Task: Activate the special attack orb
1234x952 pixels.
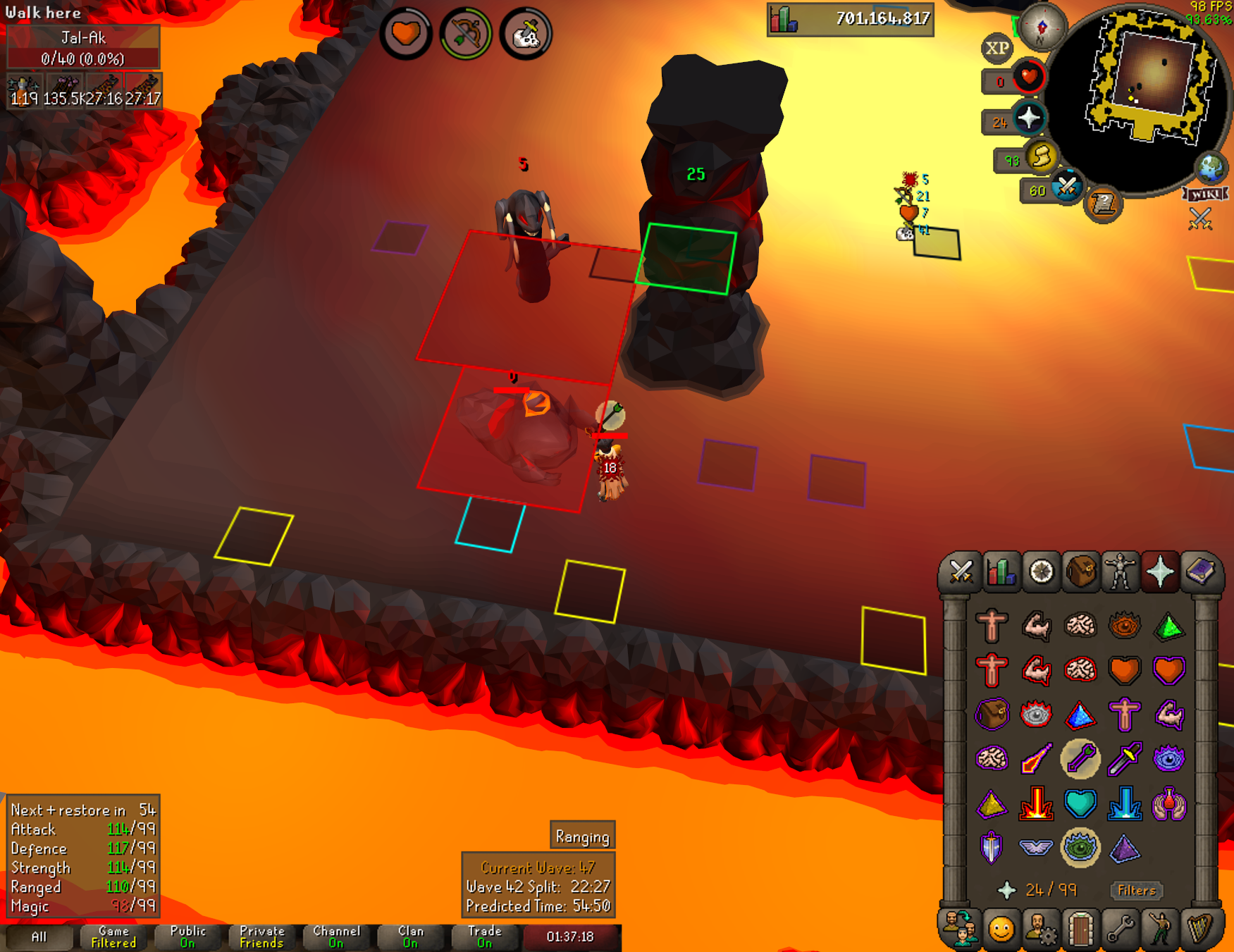Action: point(1066,188)
